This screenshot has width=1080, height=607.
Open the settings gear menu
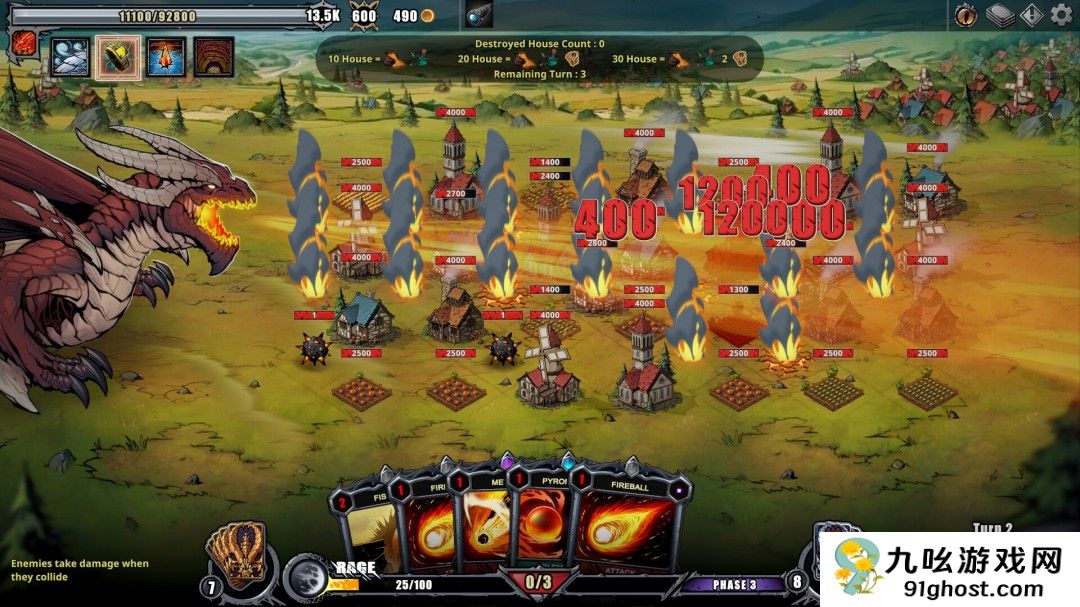[1061, 14]
